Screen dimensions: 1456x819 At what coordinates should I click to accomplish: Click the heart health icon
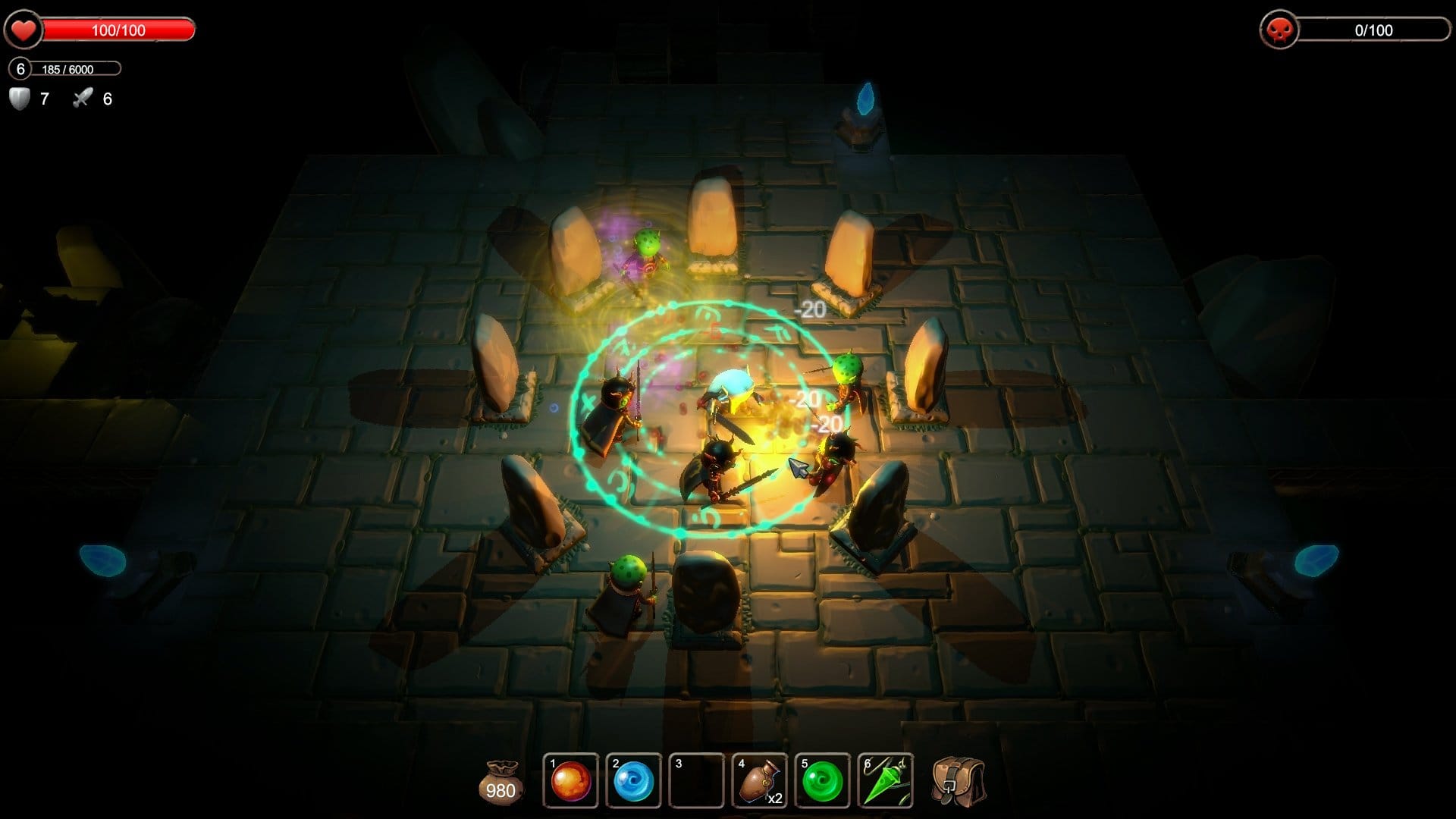click(24, 30)
